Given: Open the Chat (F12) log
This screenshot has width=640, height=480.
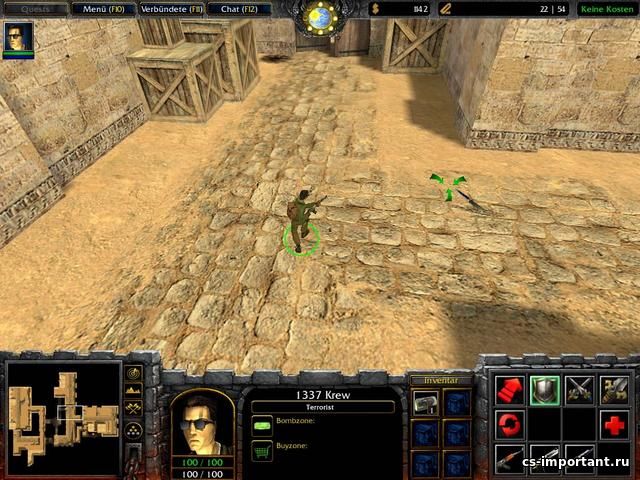Looking at the screenshot, I should [239, 9].
